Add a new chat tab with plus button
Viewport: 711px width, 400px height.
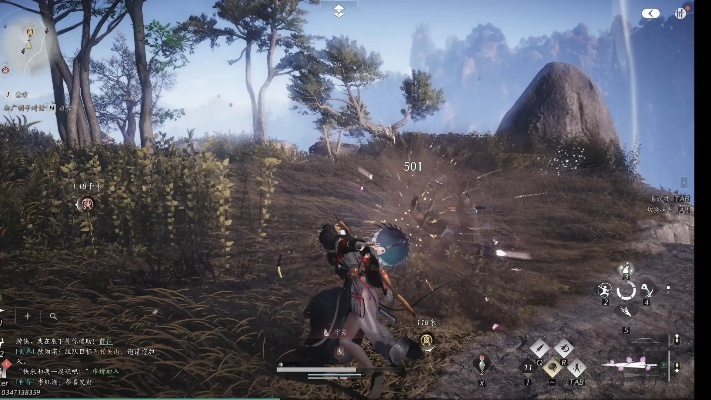[x=27, y=316]
